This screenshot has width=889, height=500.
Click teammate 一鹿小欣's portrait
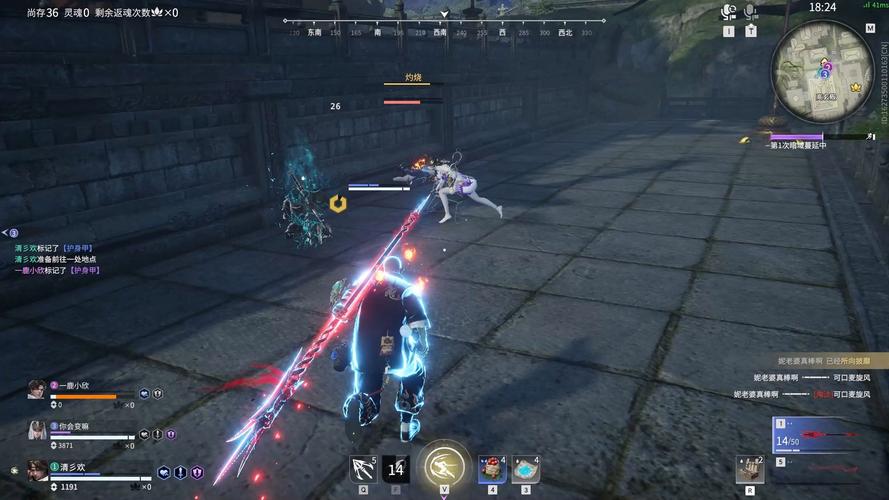tap(37, 389)
